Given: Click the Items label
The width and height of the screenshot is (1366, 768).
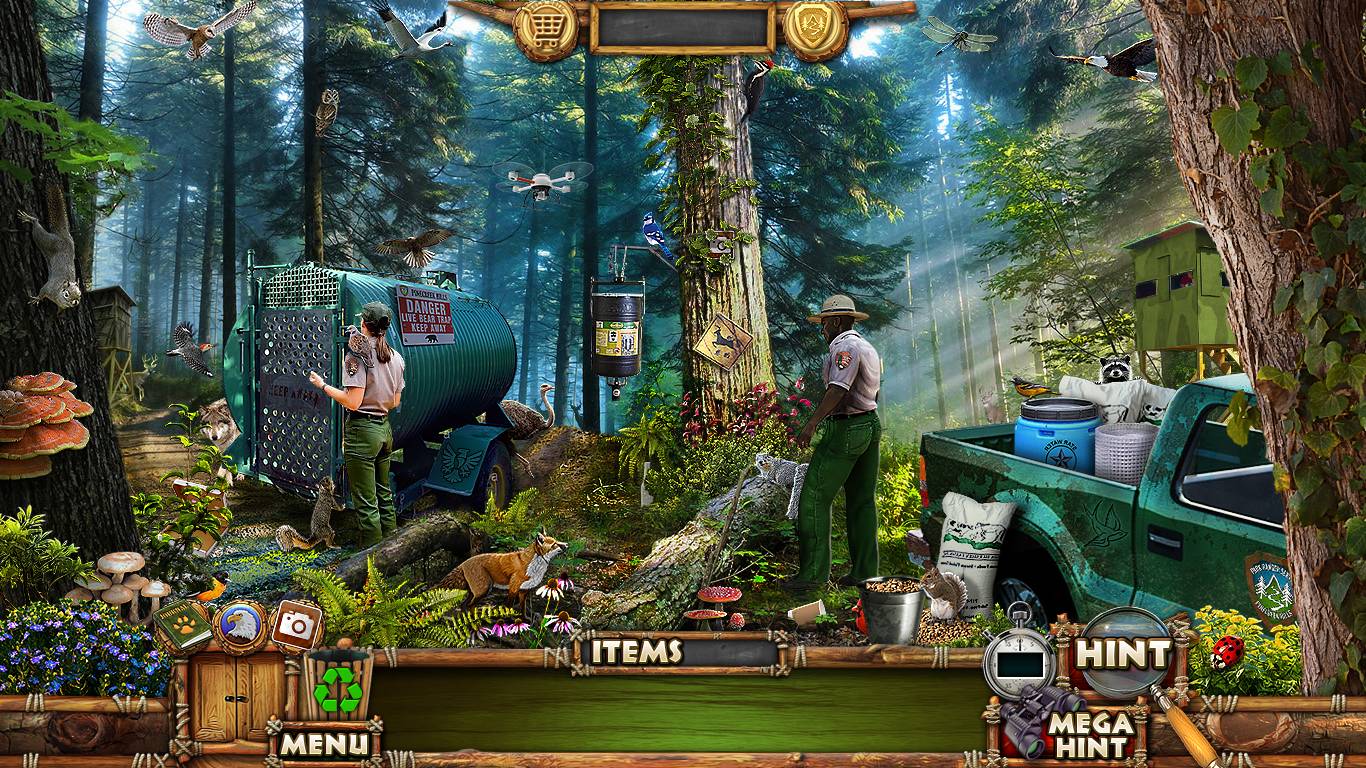Looking at the screenshot, I should 636,652.
